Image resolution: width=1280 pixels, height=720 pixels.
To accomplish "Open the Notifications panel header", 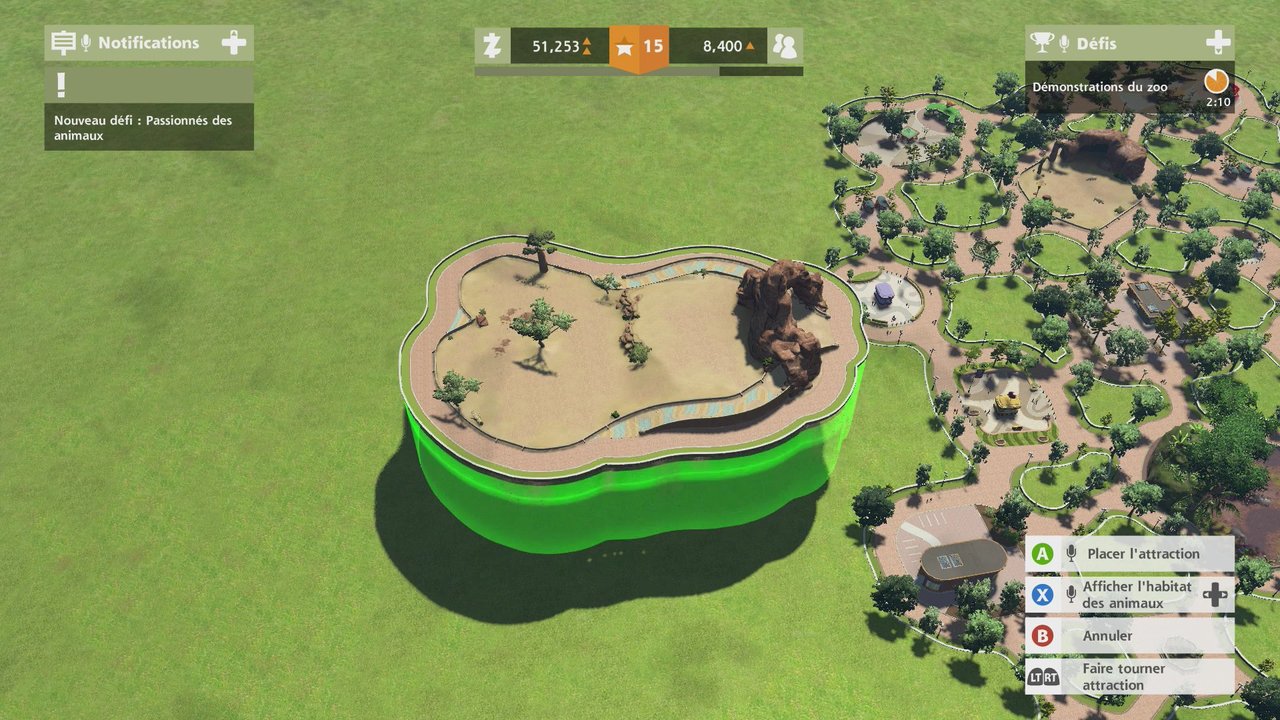I will coord(148,43).
